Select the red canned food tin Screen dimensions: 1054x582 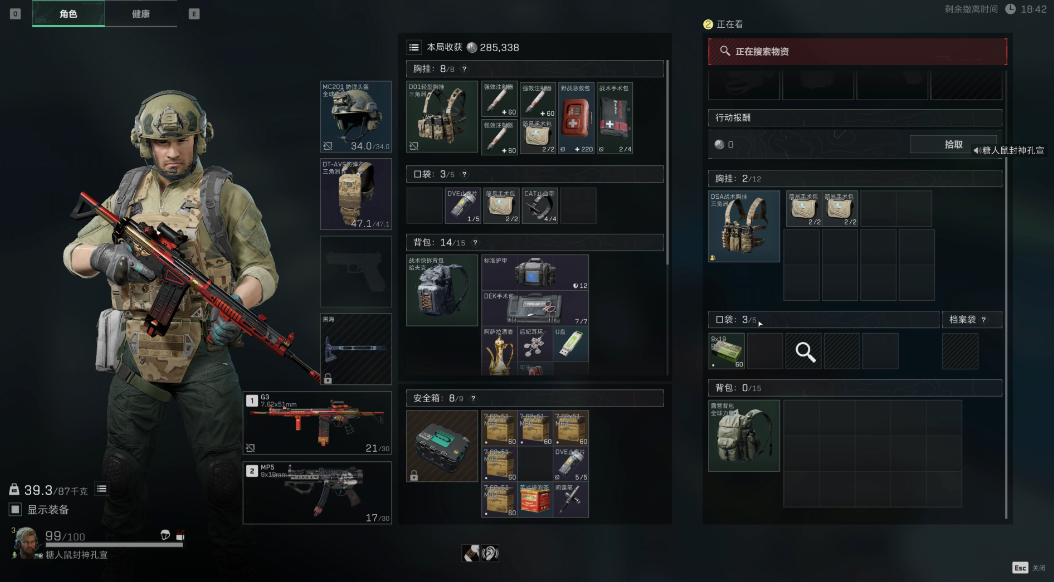535,499
